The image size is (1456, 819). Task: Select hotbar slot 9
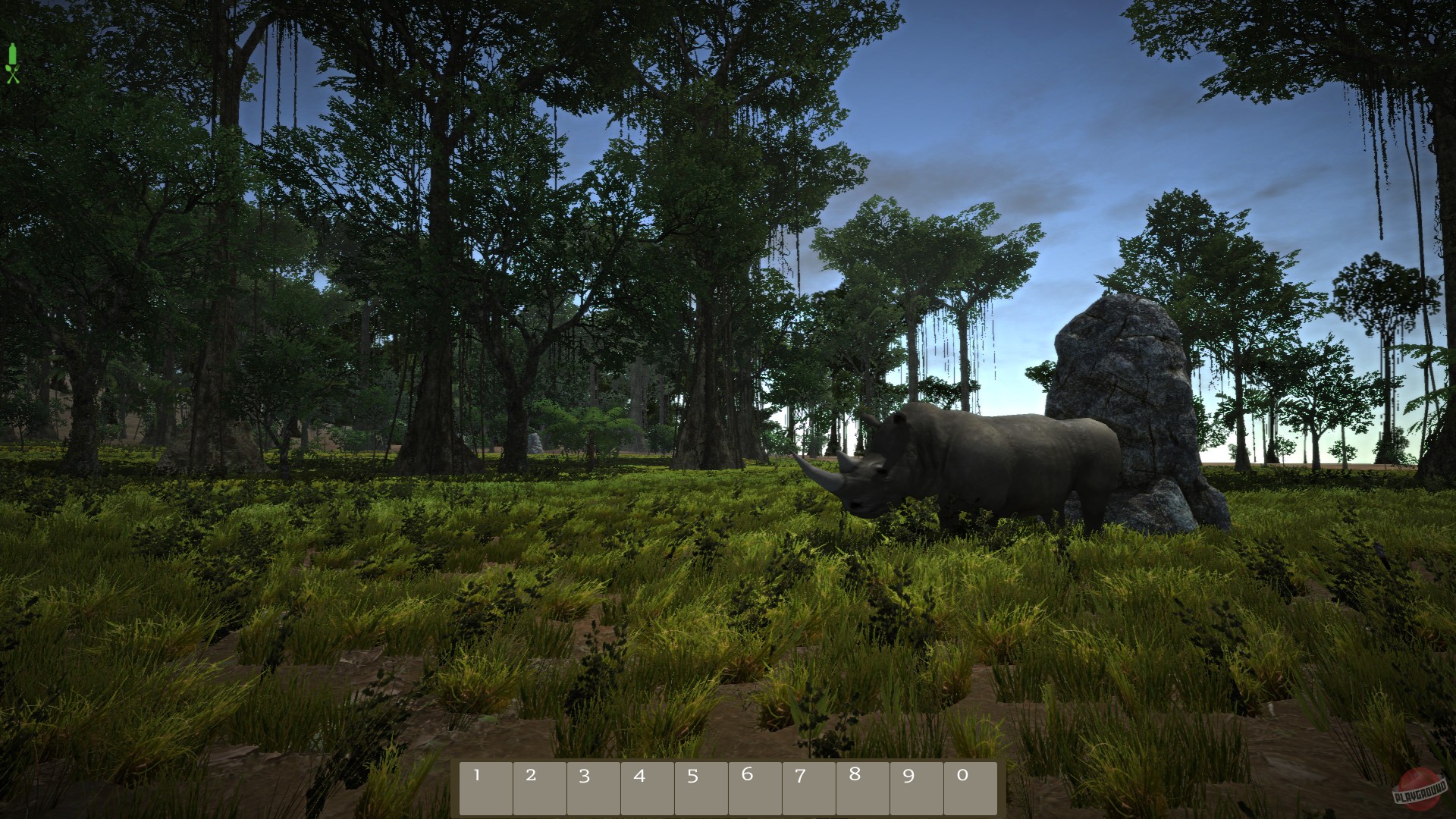point(917,787)
